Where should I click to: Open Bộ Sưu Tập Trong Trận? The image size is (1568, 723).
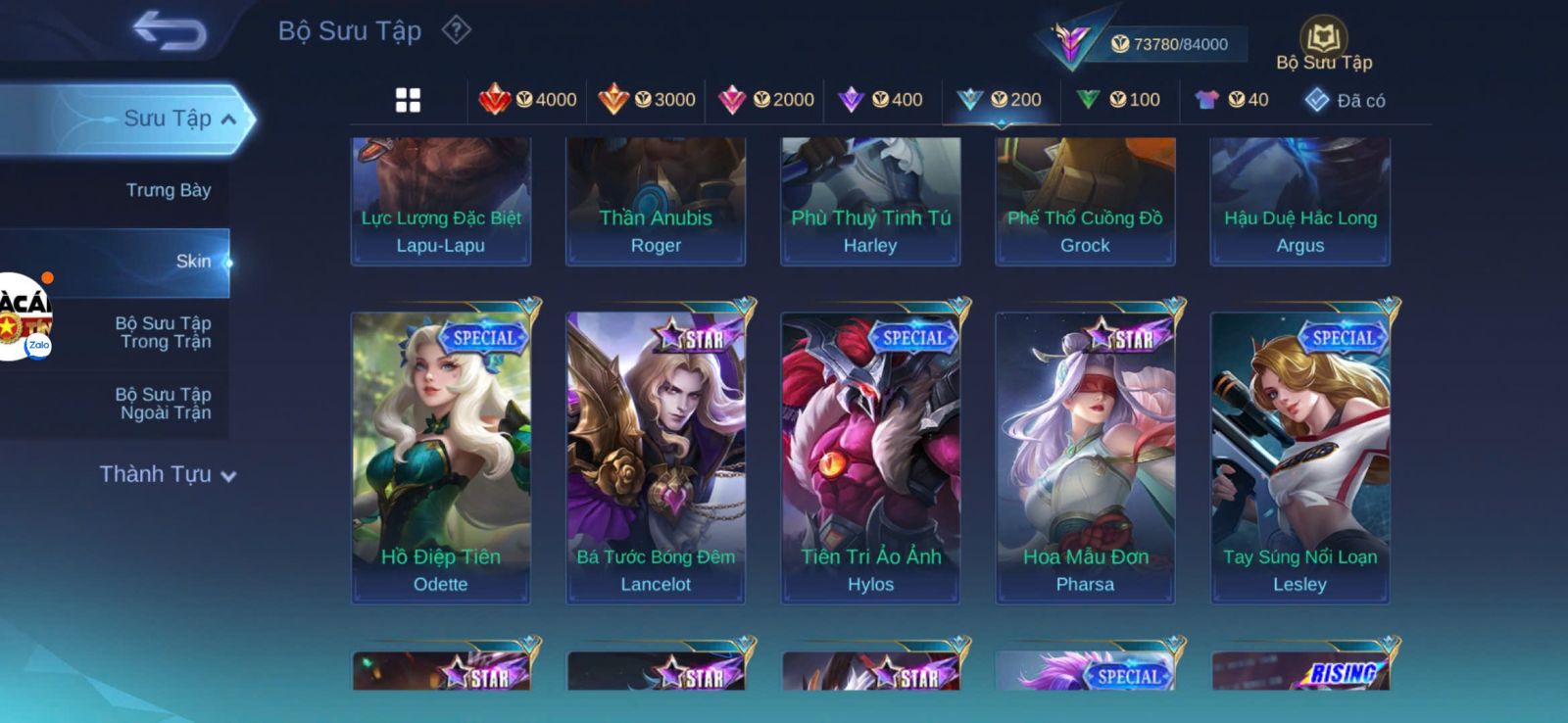(164, 332)
